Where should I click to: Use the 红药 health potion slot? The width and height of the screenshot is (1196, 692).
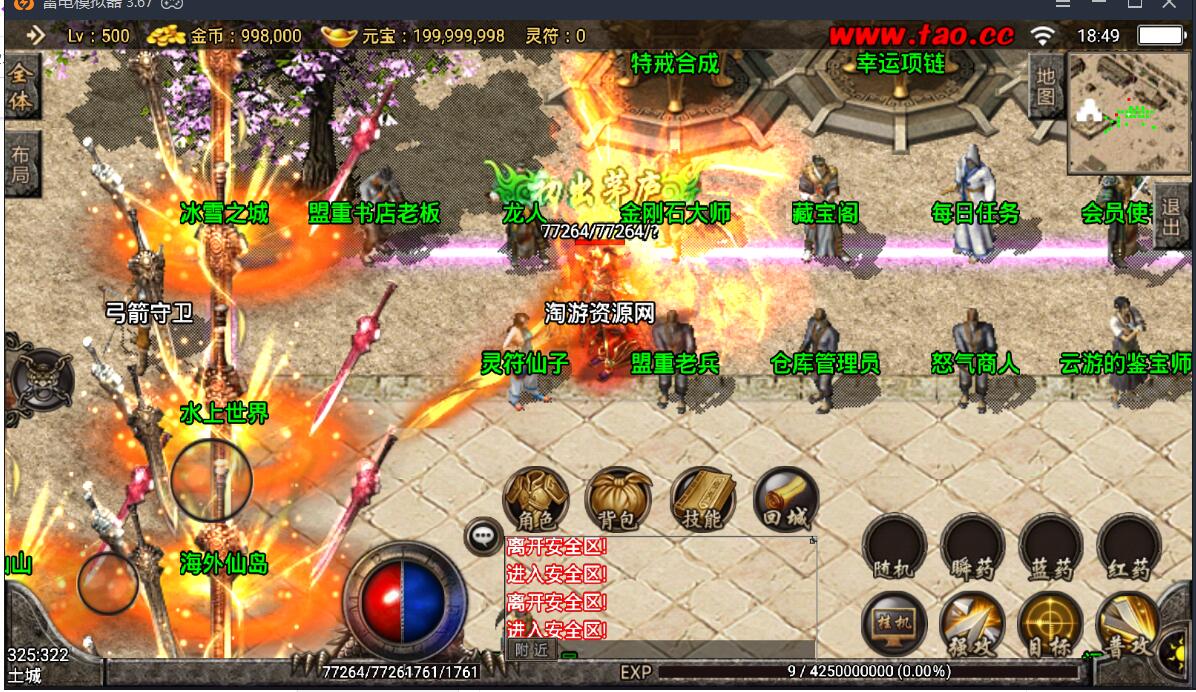(x=1128, y=547)
